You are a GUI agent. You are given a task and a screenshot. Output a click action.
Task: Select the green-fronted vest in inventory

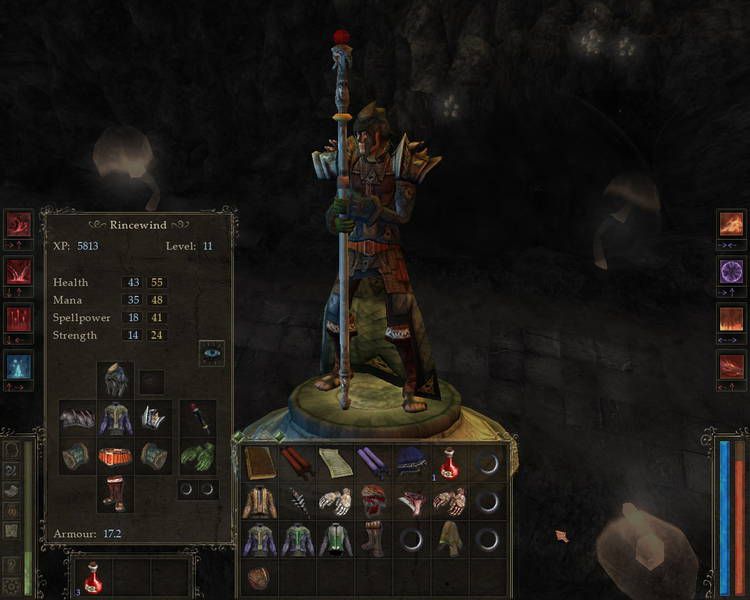point(335,540)
